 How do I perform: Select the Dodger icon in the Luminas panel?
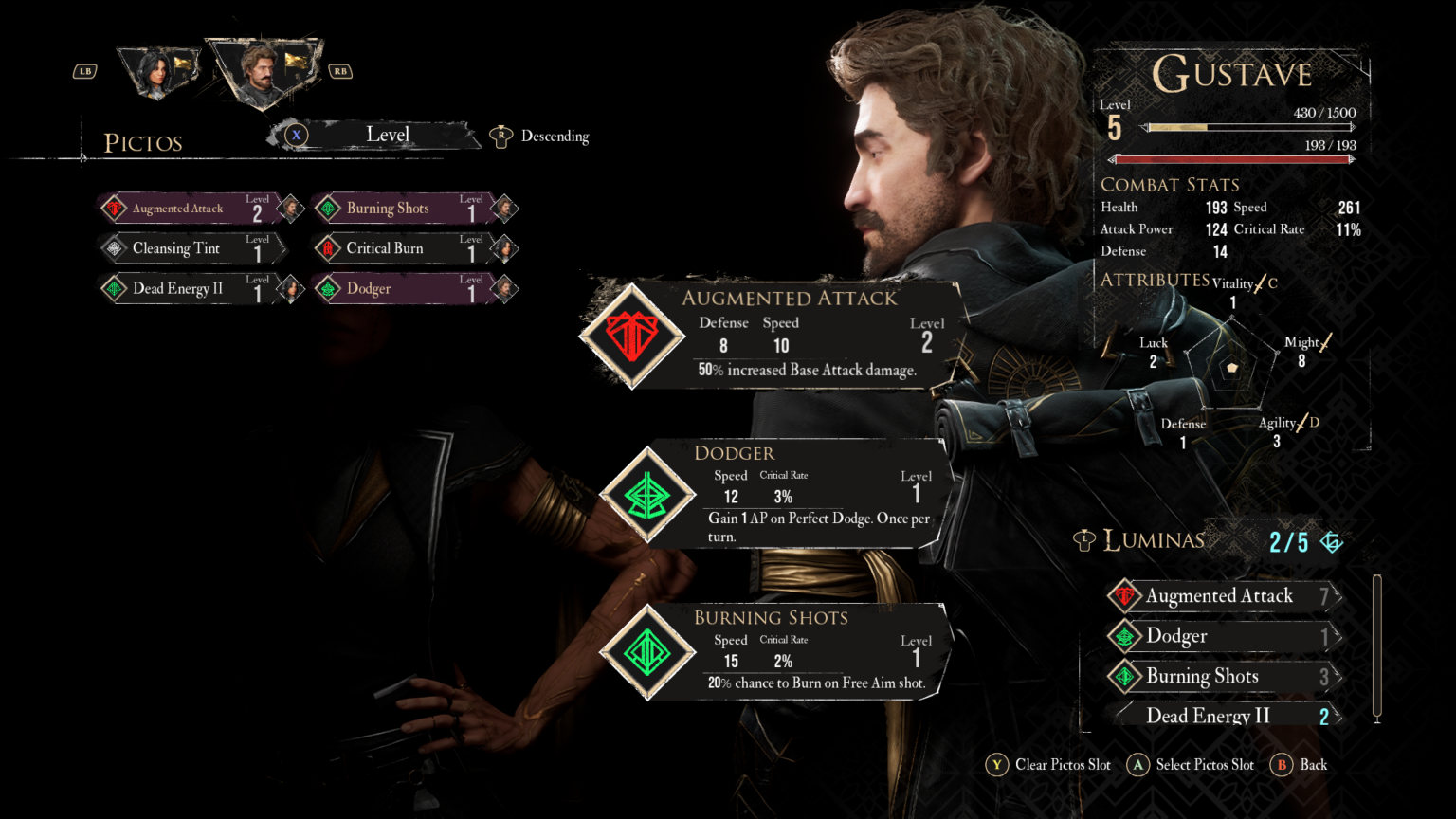(1125, 636)
